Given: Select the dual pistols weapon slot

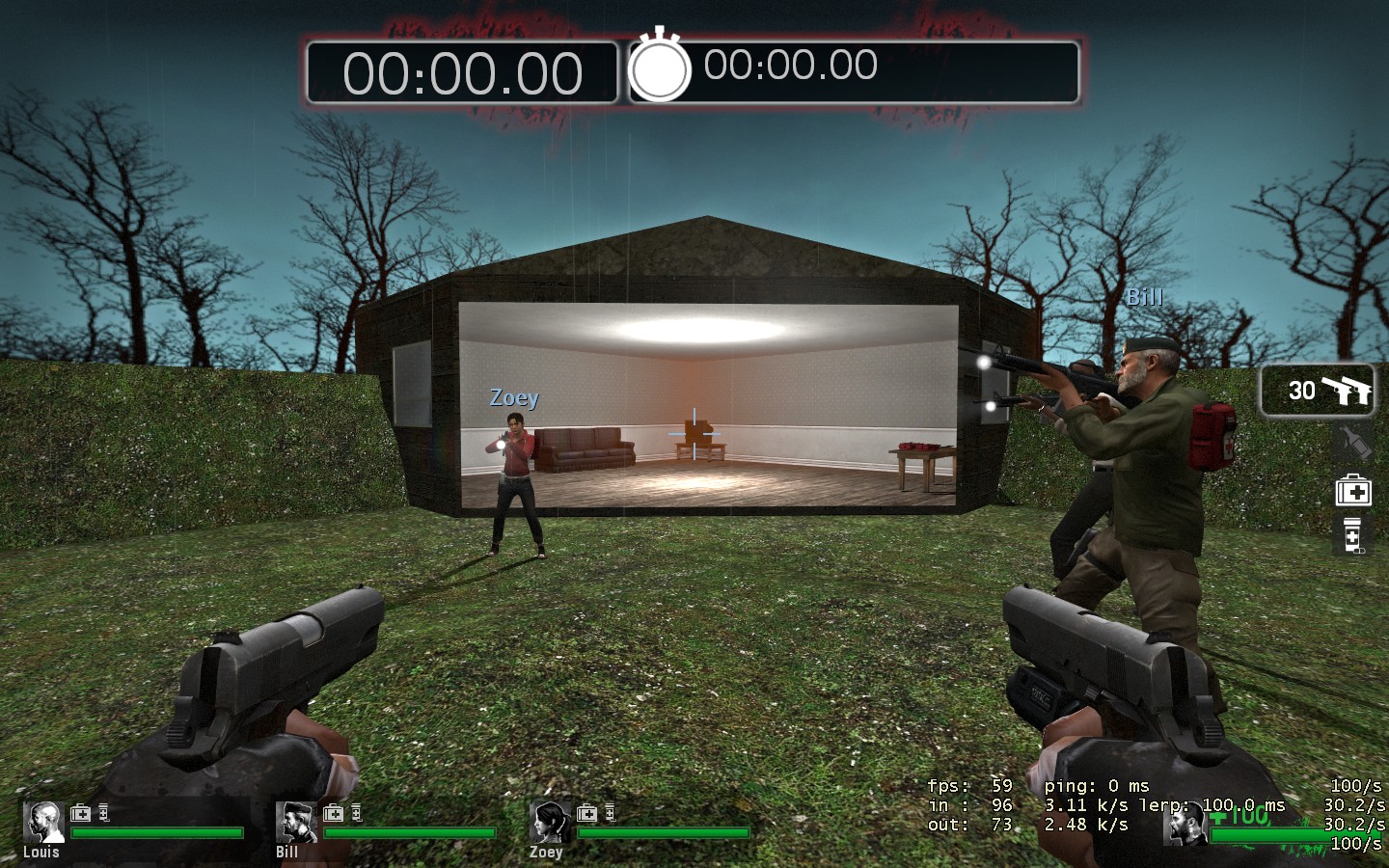Looking at the screenshot, I should pyautogui.click(x=1317, y=391).
